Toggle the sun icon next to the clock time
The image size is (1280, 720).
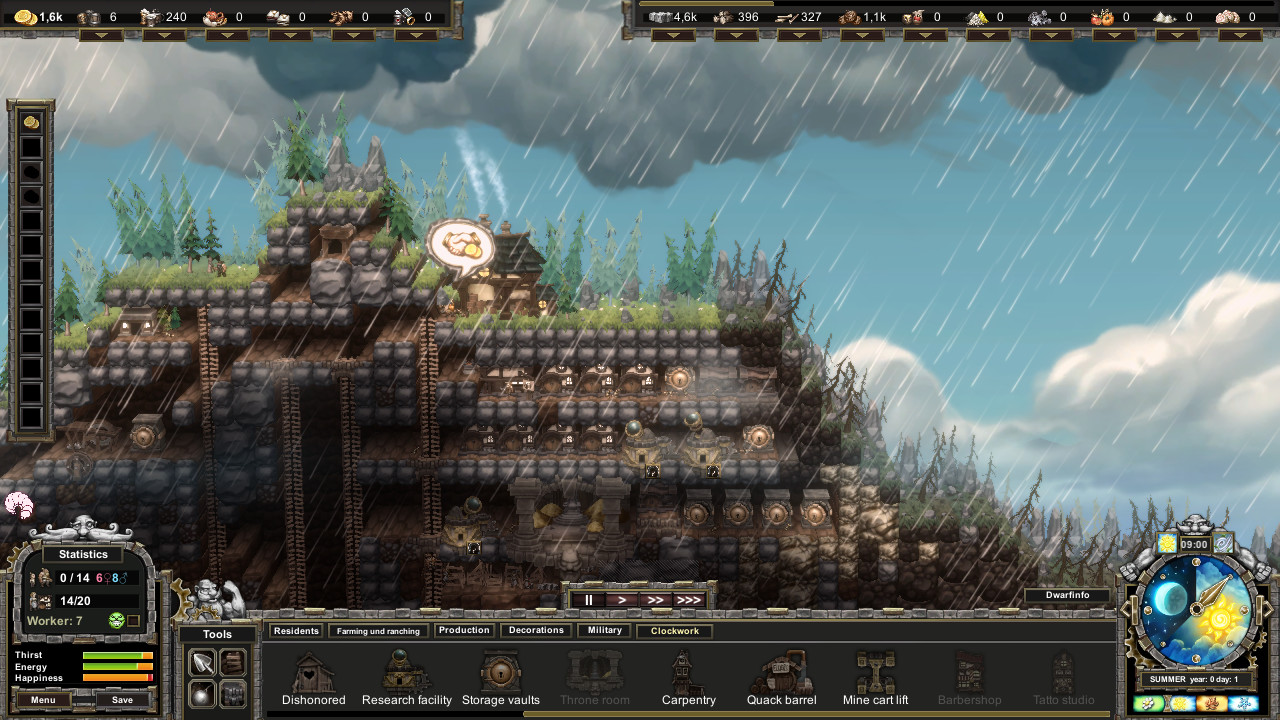[x=1166, y=544]
